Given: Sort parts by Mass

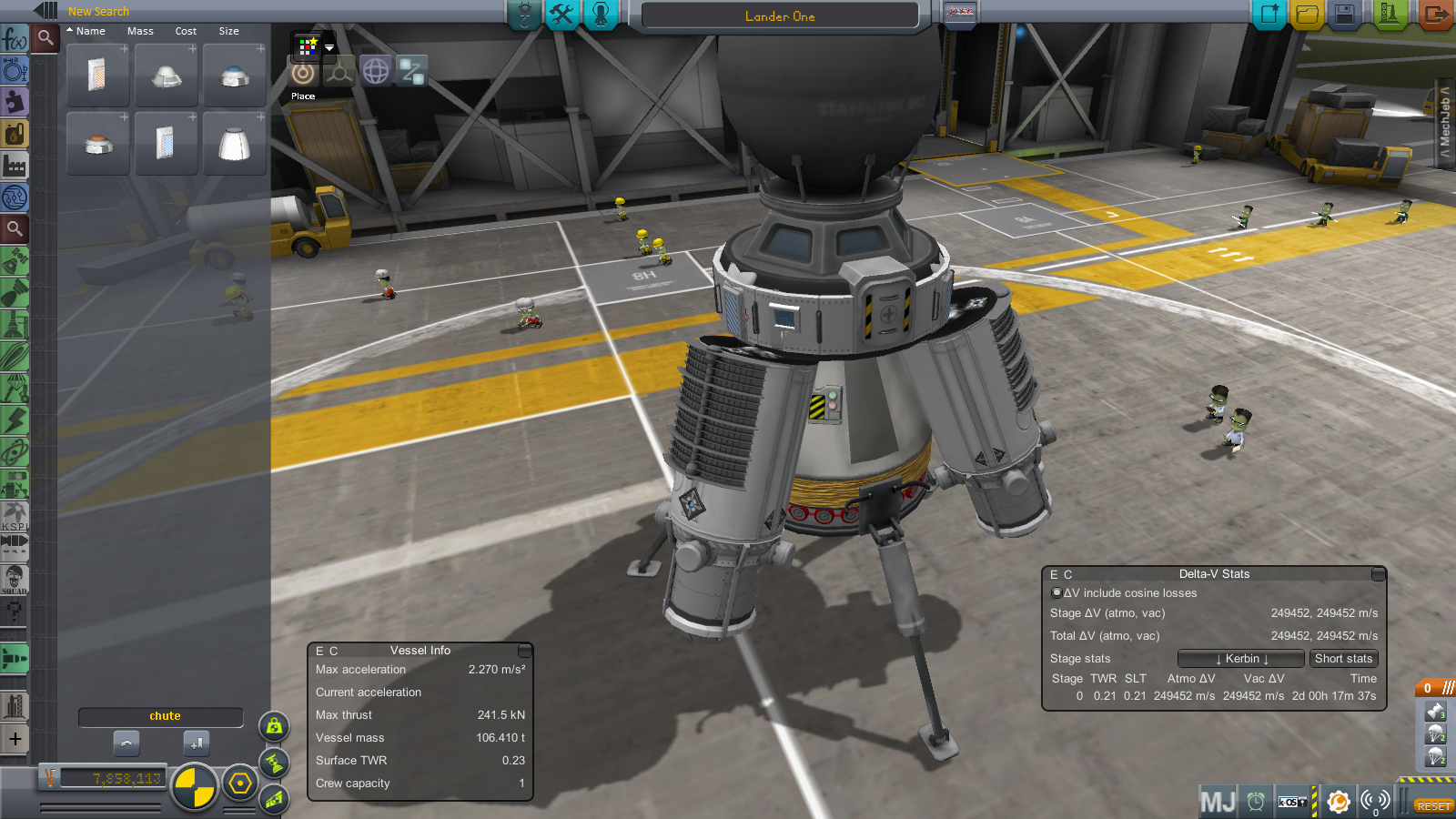Looking at the screenshot, I should 140,31.
